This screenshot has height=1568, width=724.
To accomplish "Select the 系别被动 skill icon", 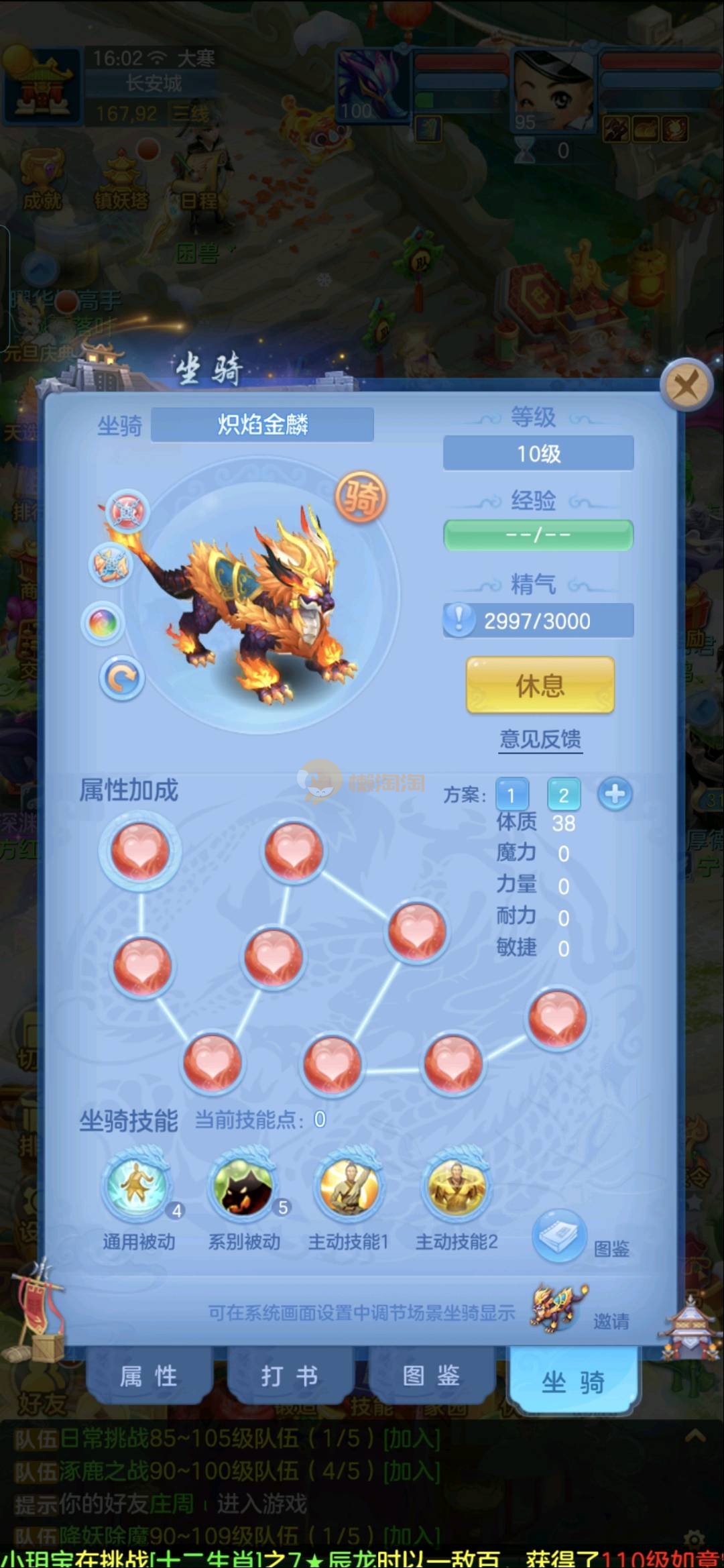I will pyautogui.click(x=243, y=1186).
